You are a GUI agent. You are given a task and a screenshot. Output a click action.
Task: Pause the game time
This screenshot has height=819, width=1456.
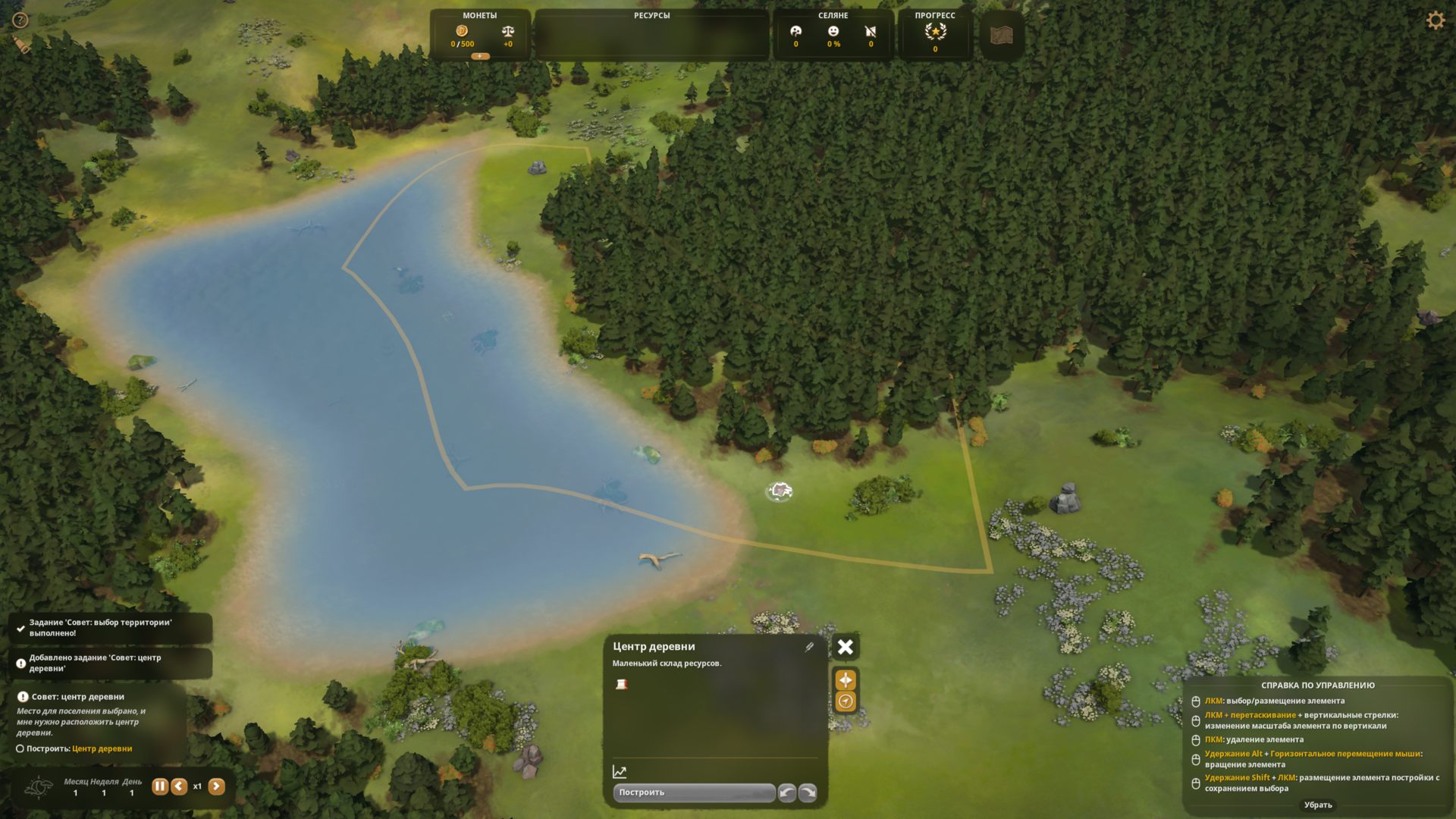pos(159,786)
